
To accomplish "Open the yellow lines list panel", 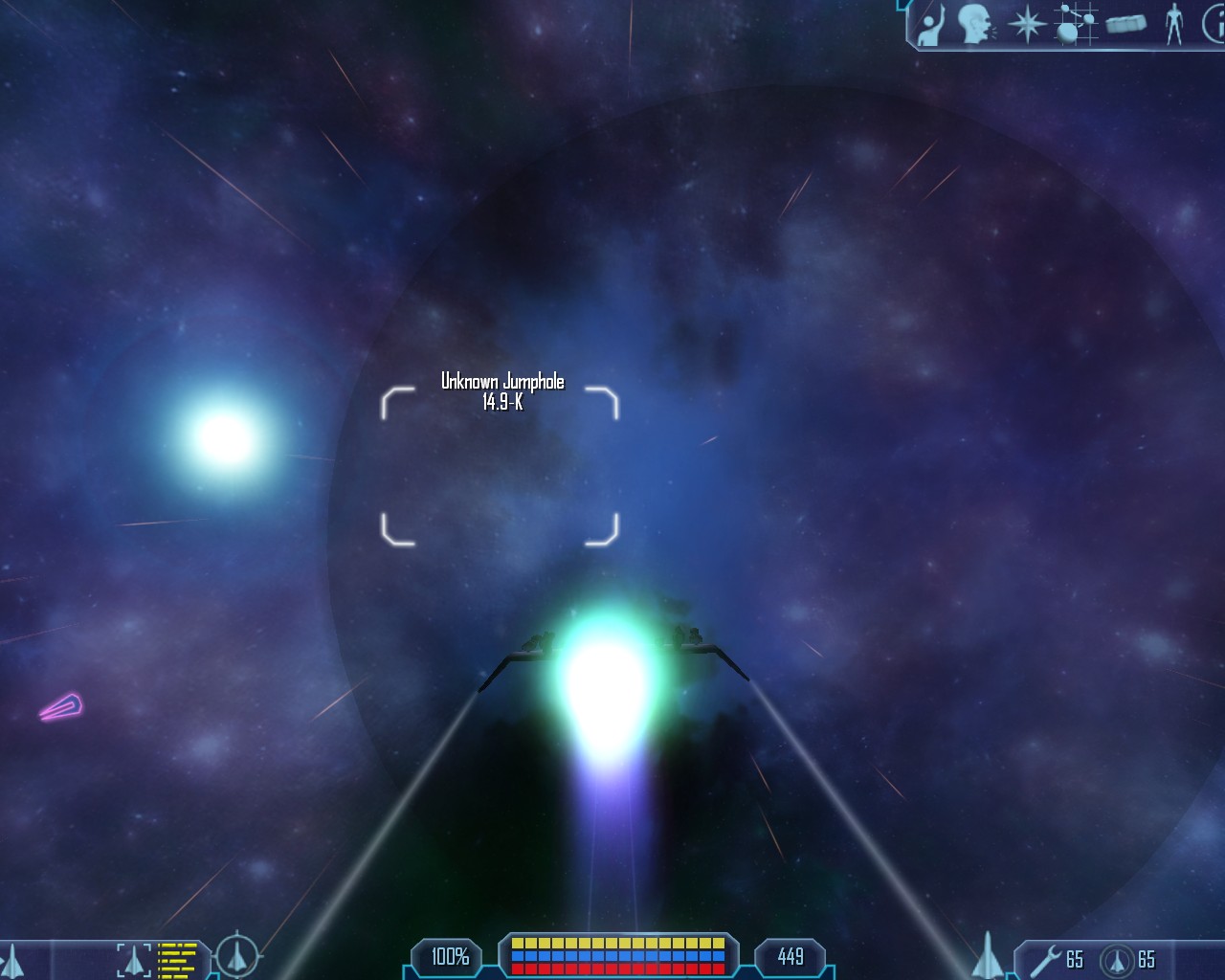I will point(177,960).
